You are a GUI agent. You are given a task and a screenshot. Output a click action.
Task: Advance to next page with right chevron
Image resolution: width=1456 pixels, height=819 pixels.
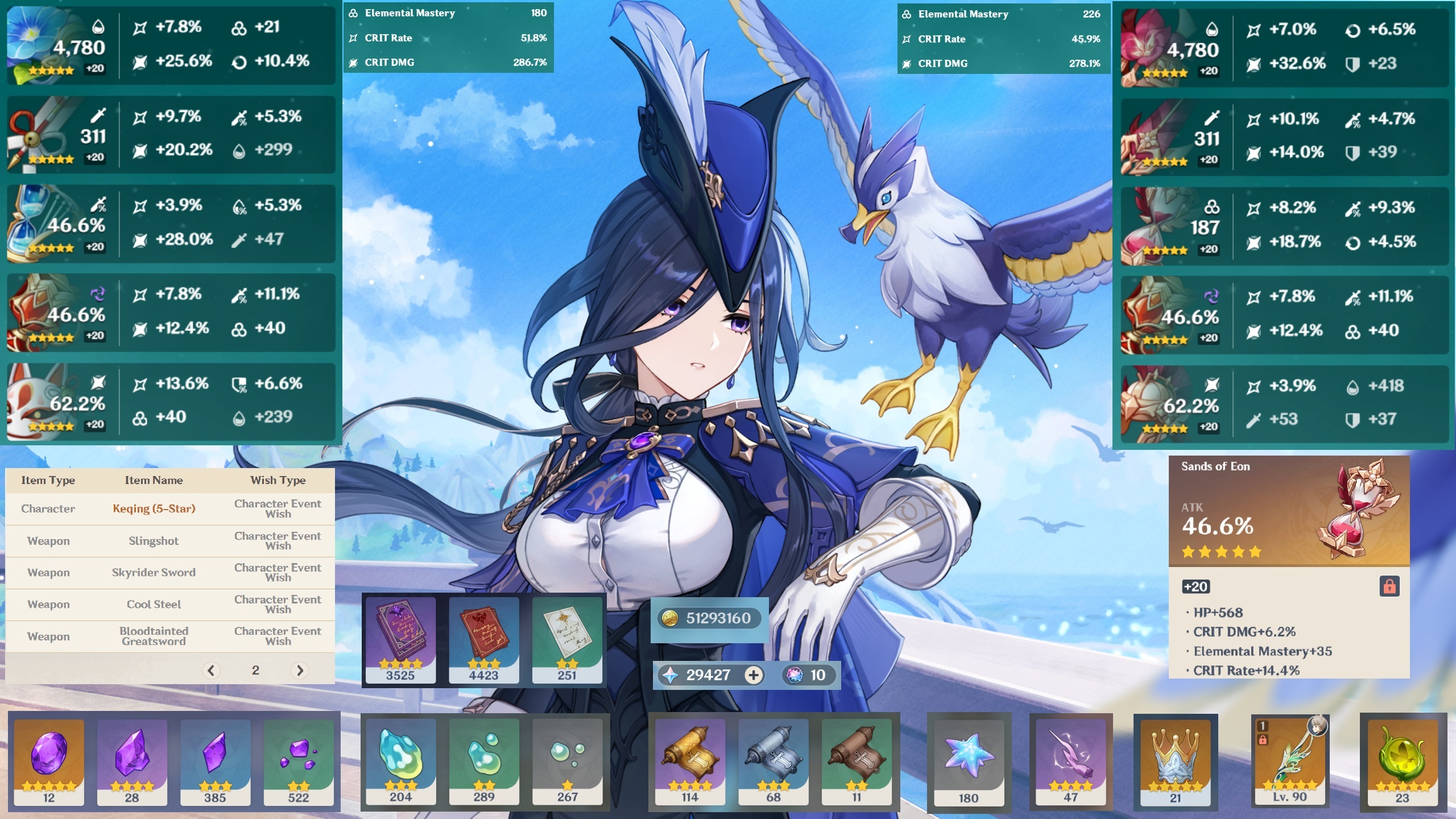click(x=300, y=671)
